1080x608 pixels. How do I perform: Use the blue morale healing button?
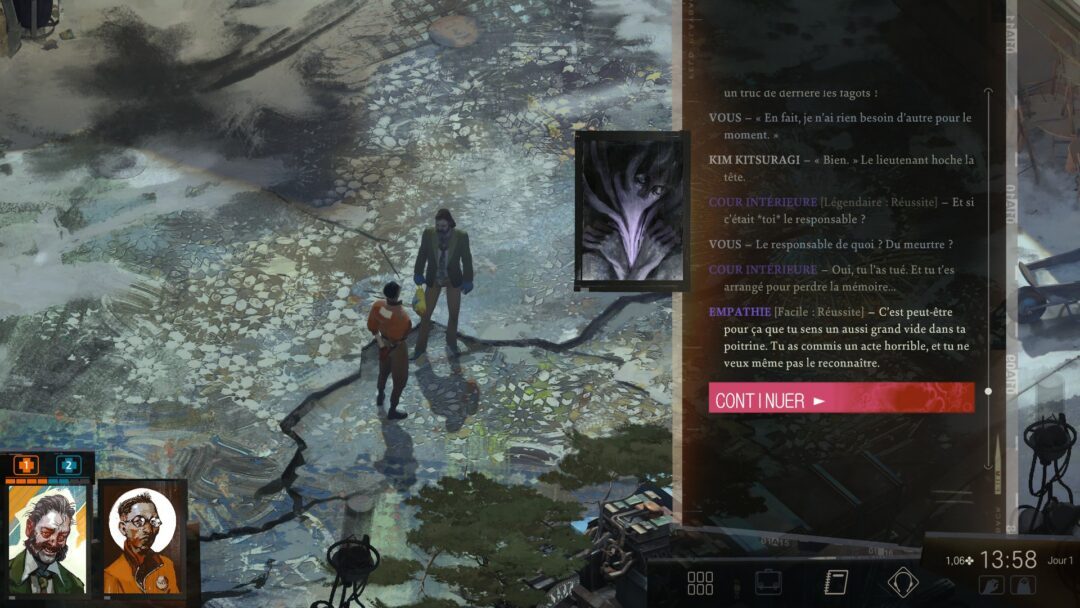pos(68,465)
